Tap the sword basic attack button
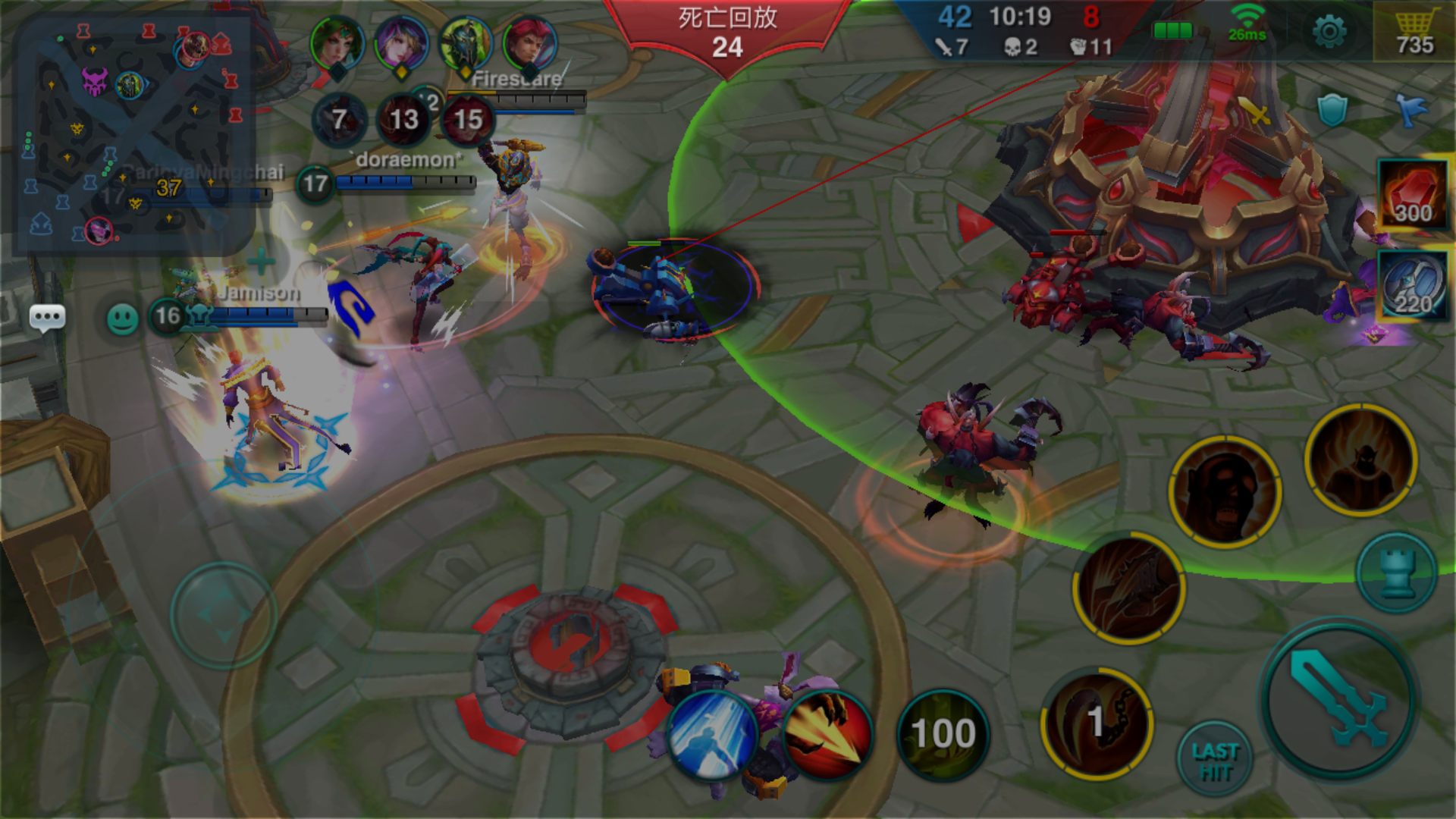This screenshot has height=819, width=1456. [x=1339, y=699]
